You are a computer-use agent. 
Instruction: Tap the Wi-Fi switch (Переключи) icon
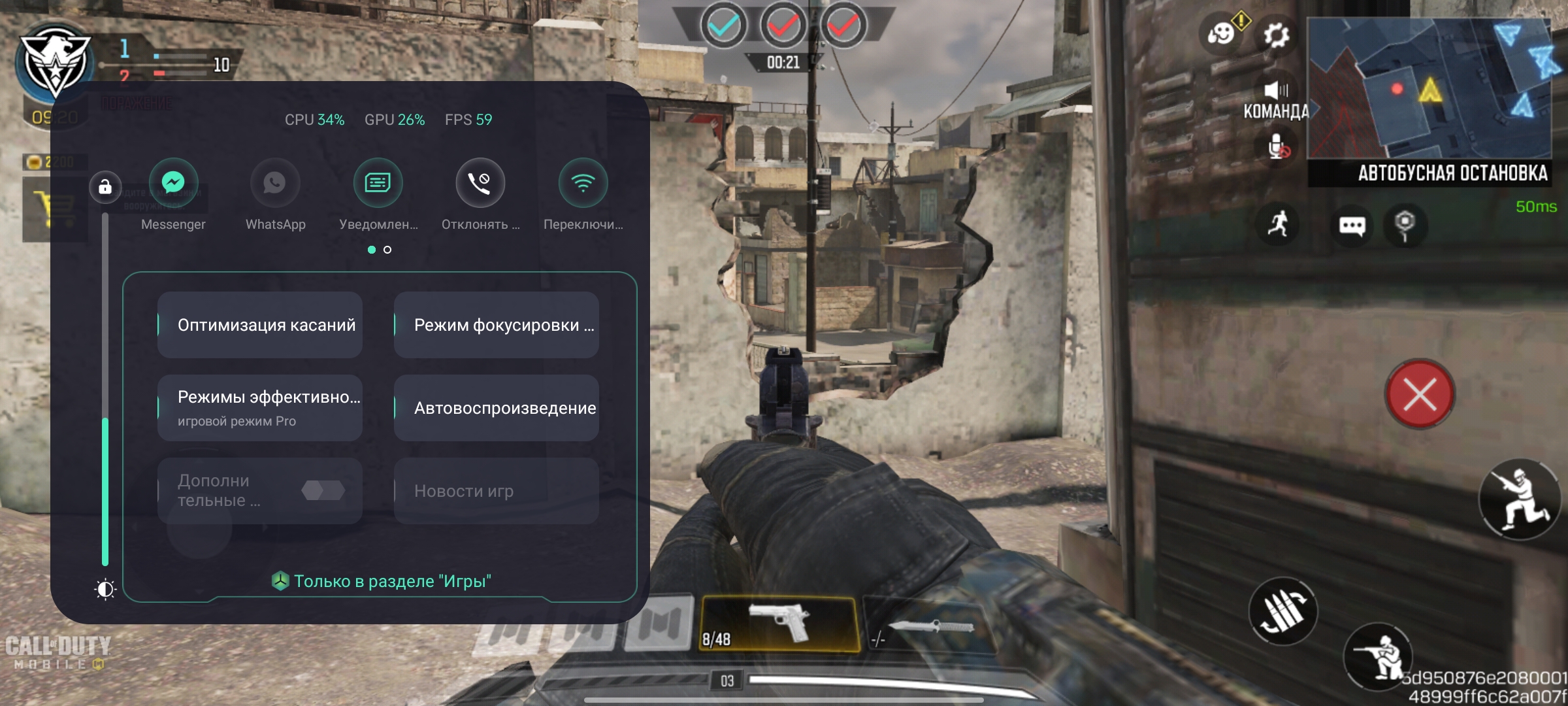point(583,183)
